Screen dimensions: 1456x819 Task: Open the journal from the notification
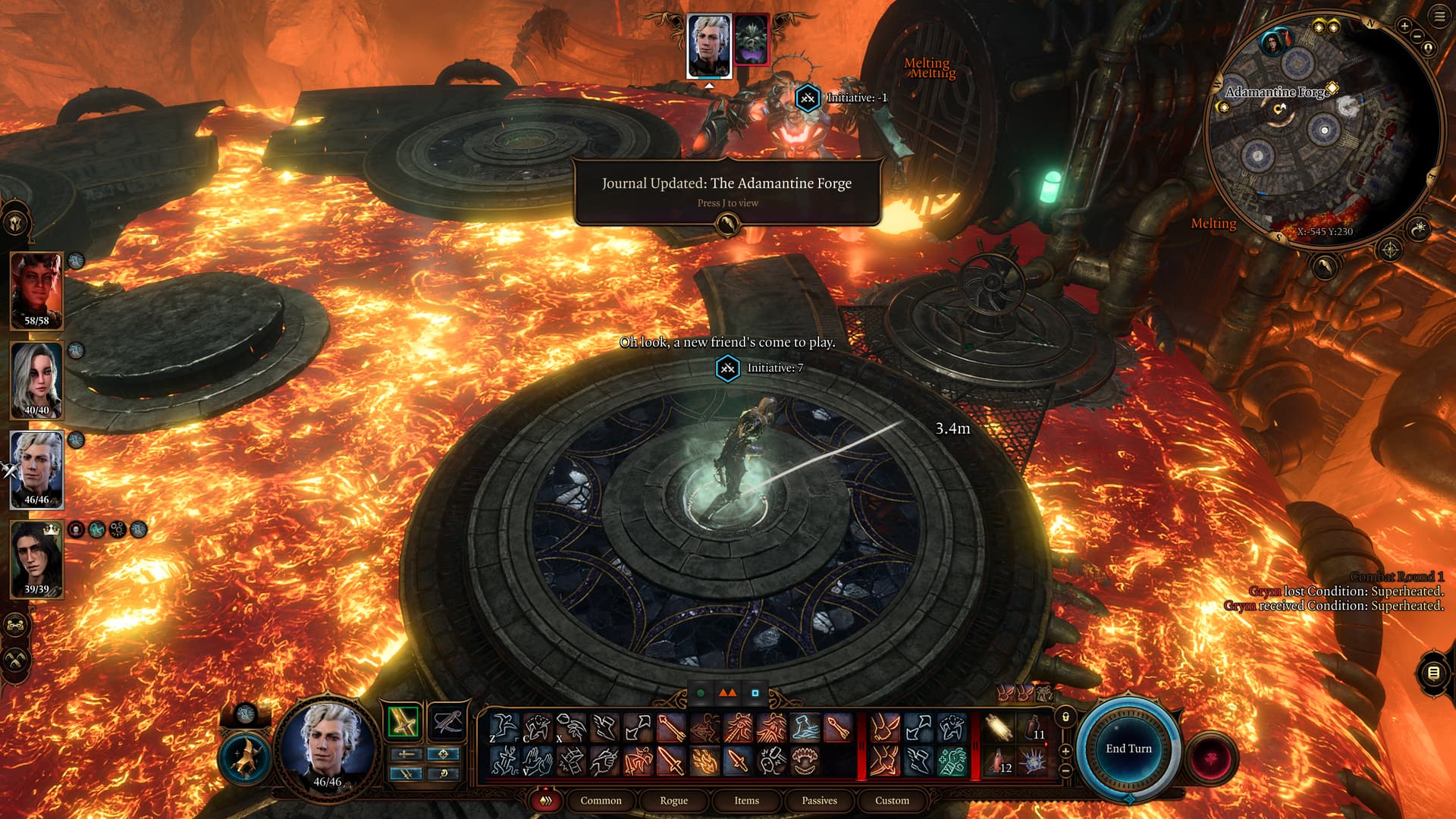point(726,223)
